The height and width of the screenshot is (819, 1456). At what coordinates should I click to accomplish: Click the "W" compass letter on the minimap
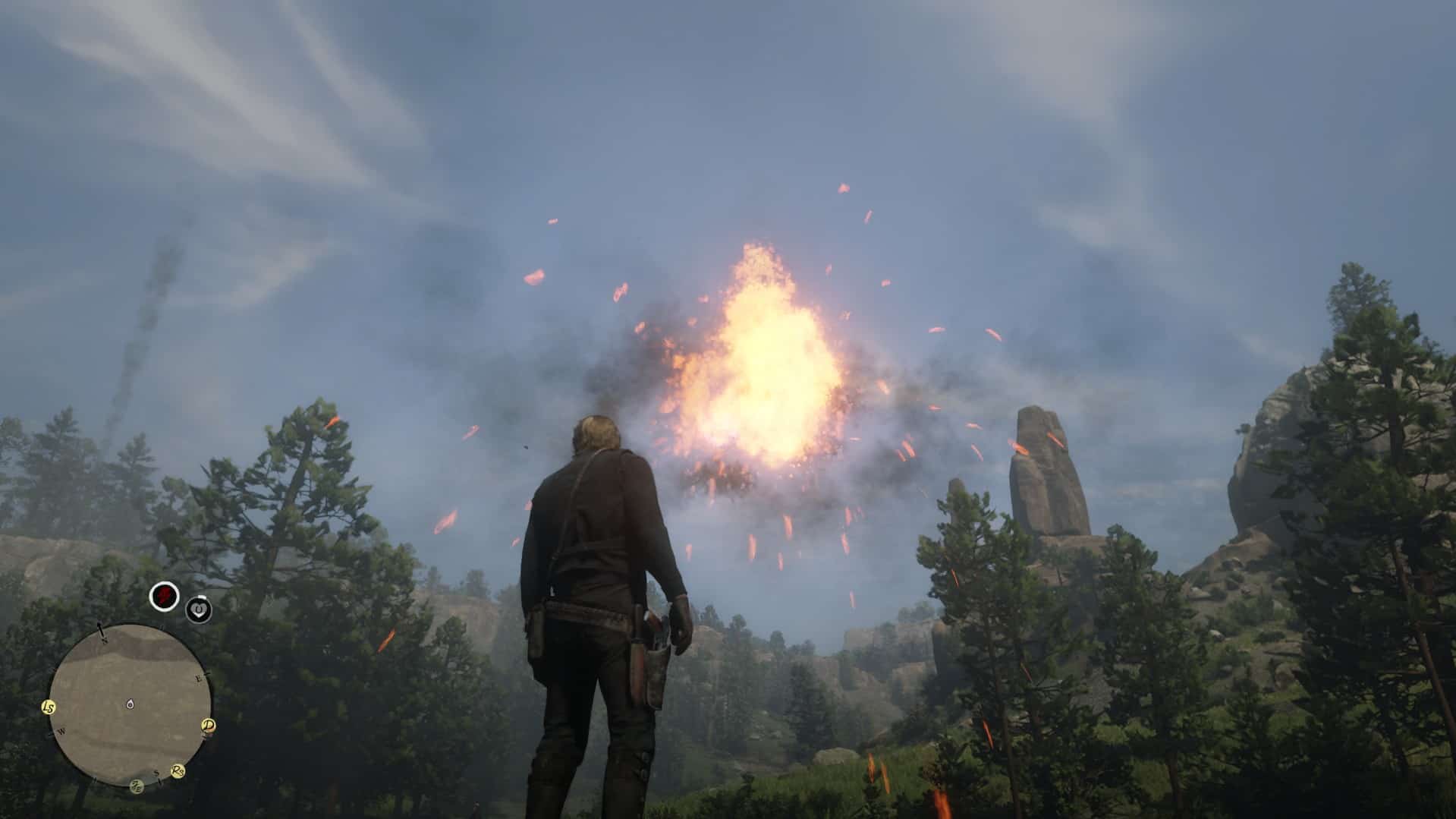pos(61,732)
